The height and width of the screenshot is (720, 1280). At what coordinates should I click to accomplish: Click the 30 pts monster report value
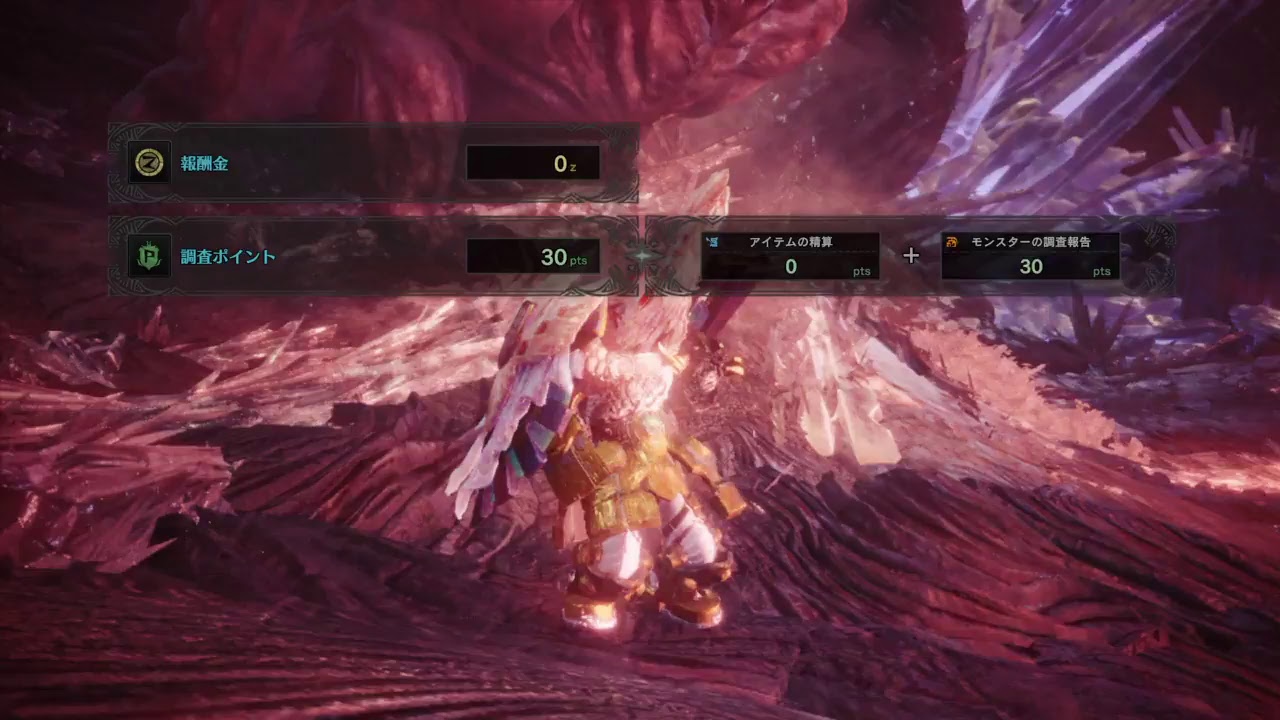point(1032,264)
